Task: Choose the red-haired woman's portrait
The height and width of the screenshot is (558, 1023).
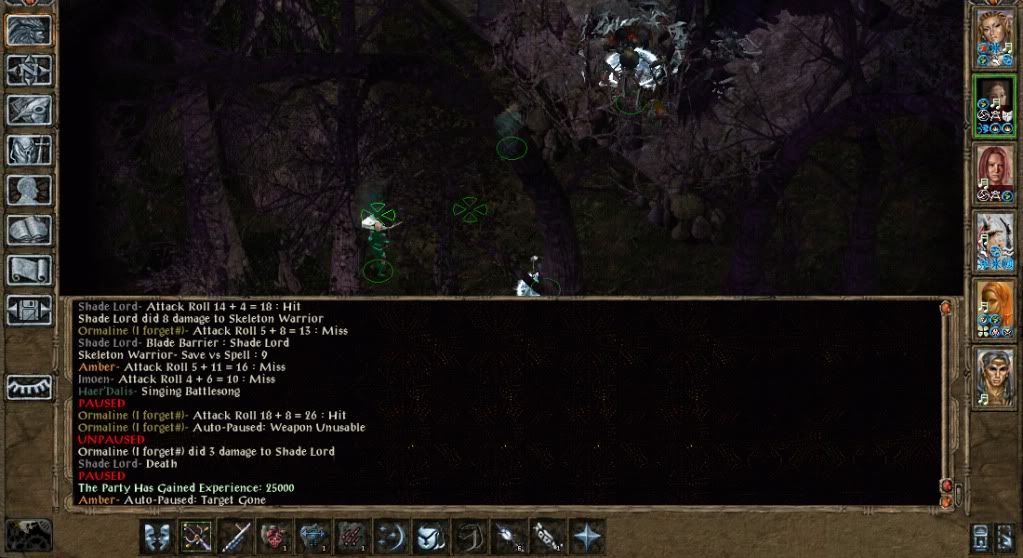Action: coord(995,173)
